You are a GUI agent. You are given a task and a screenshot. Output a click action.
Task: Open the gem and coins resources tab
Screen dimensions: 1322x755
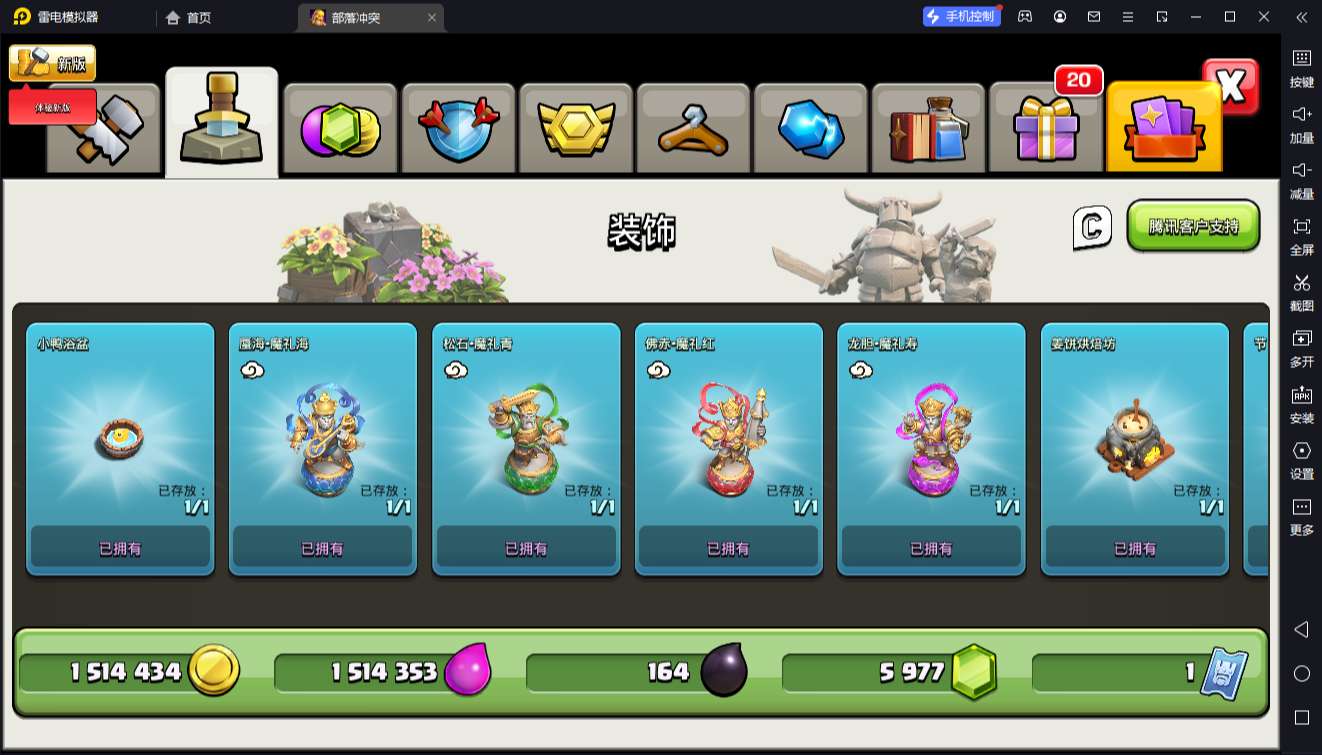coord(340,129)
